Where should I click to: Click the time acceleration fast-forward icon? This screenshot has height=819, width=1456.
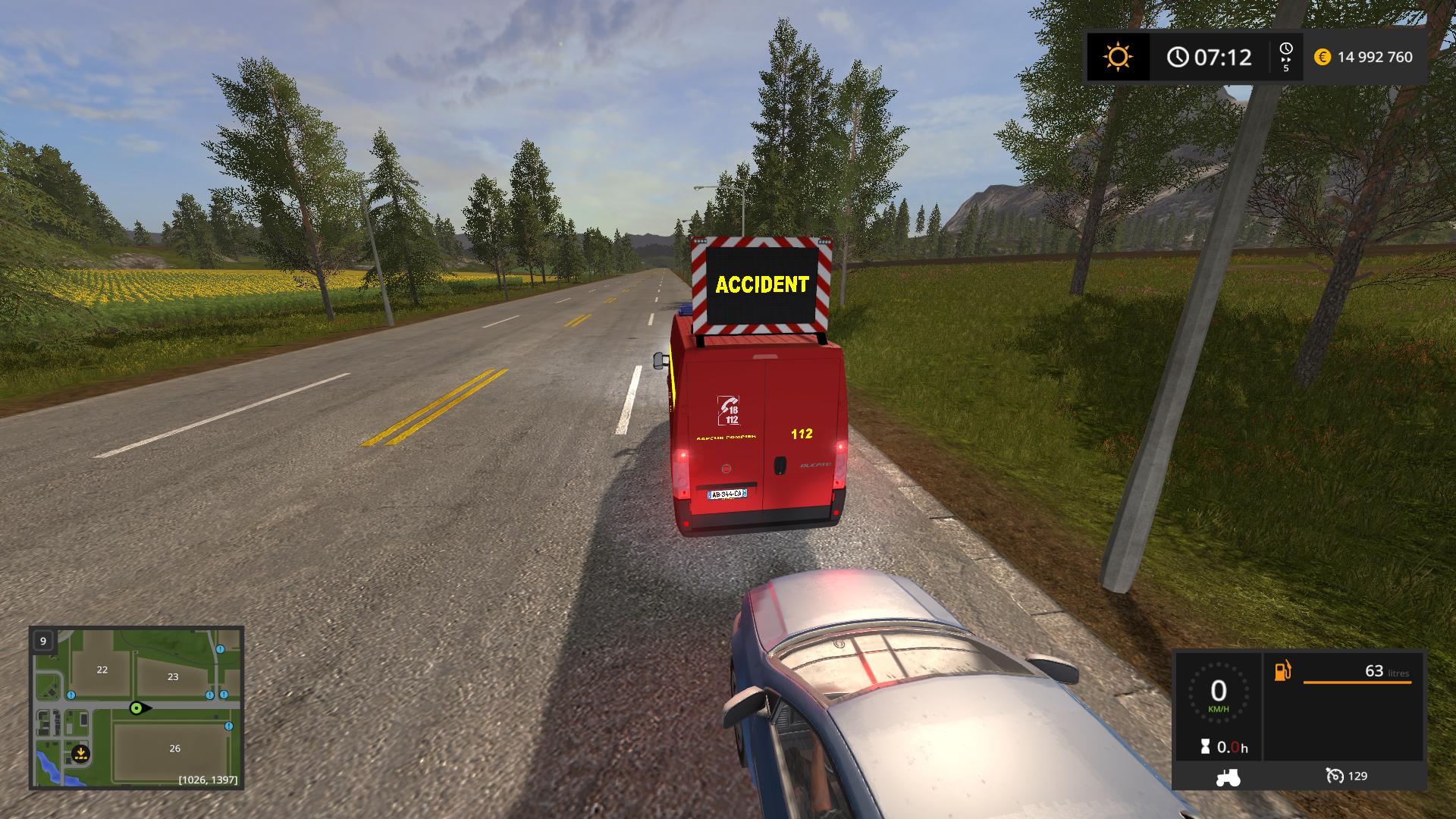(x=1286, y=49)
